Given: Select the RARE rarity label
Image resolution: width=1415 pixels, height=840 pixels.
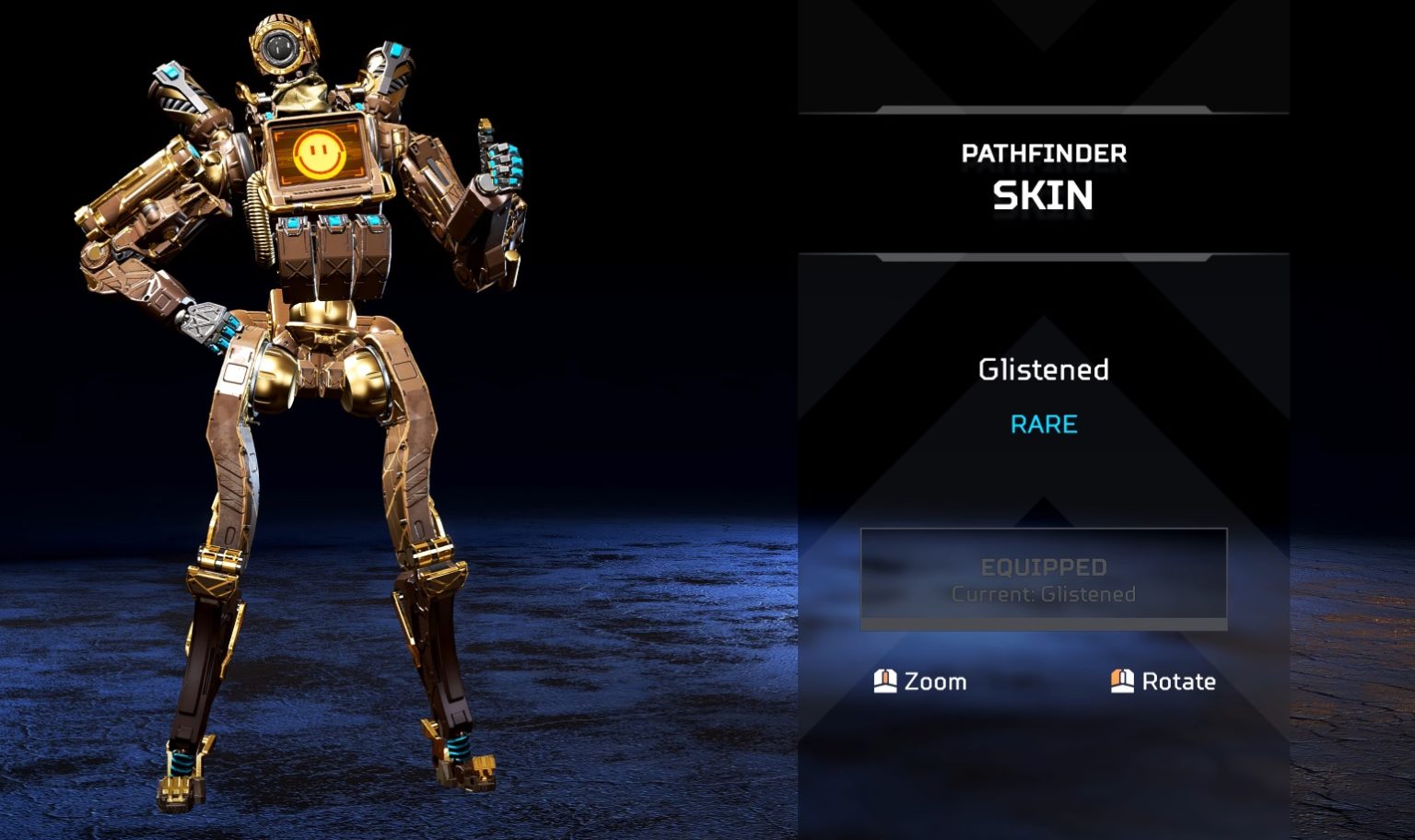Looking at the screenshot, I should (x=1042, y=425).
